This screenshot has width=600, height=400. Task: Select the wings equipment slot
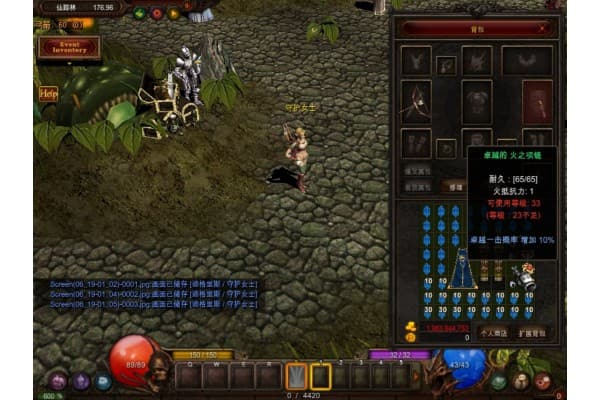[x=527, y=60]
